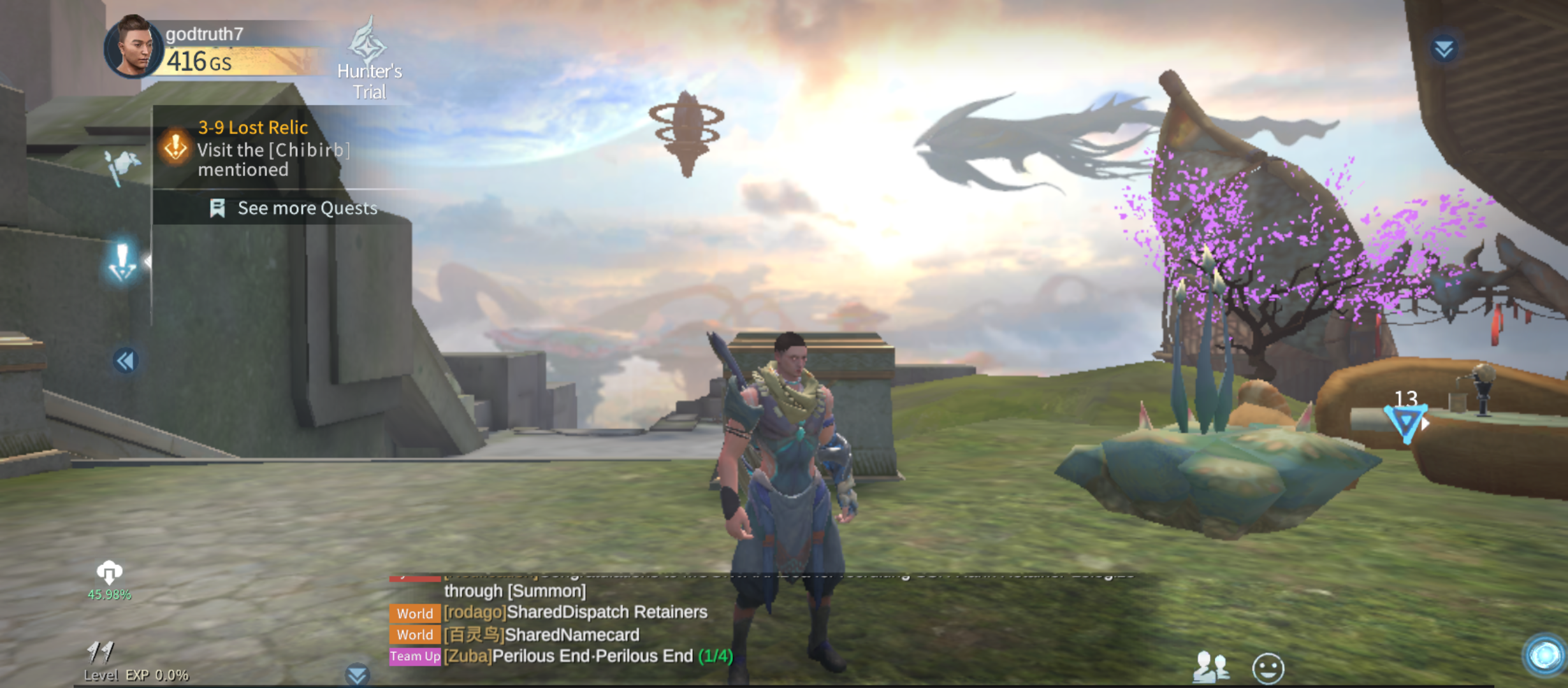Screen dimensions: 1568x688
Task: Click the cloud download icon showing 45.98%
Action: [110, 573]
